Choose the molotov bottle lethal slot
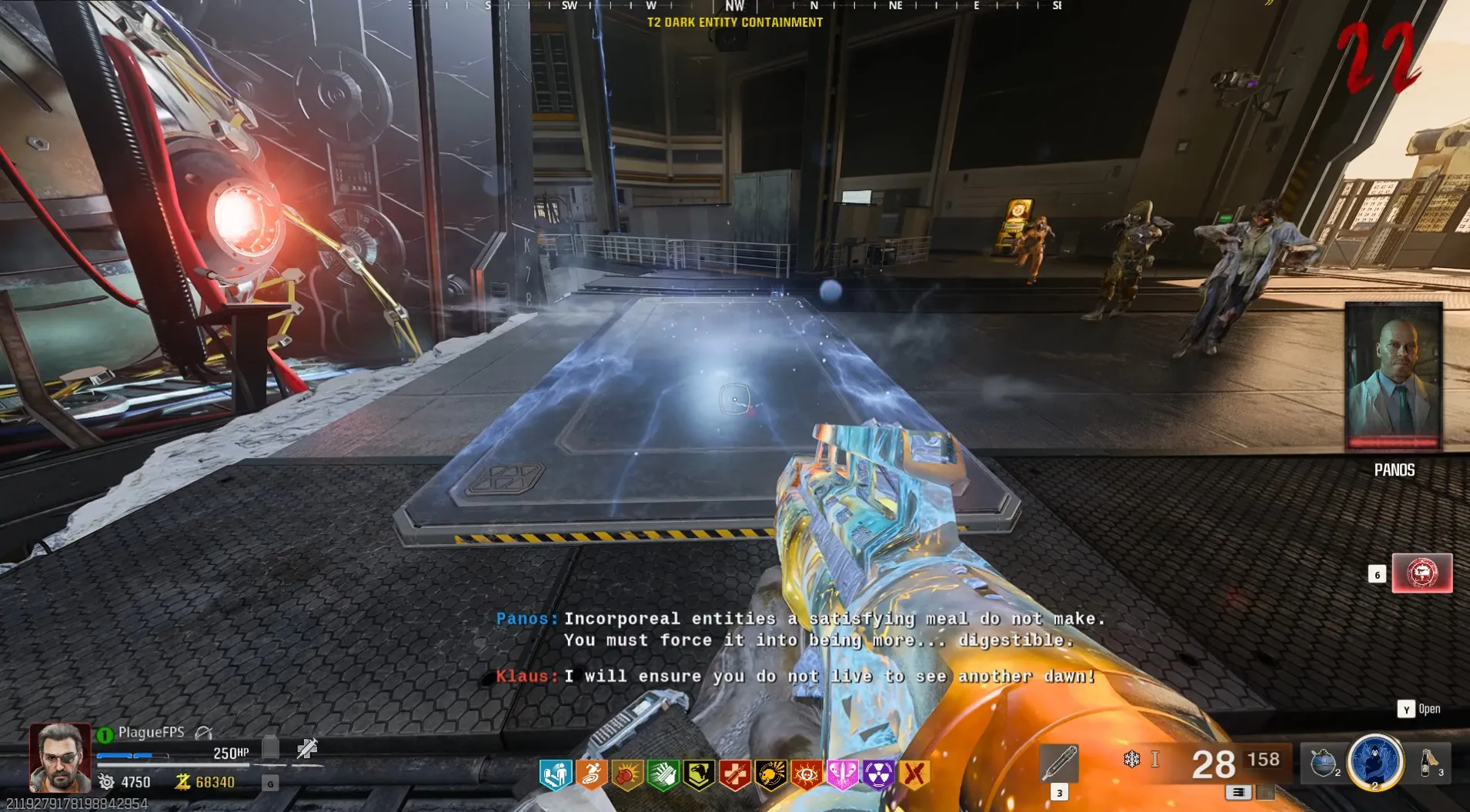Screen dimensions: 1470x812 coord(1428,763)
